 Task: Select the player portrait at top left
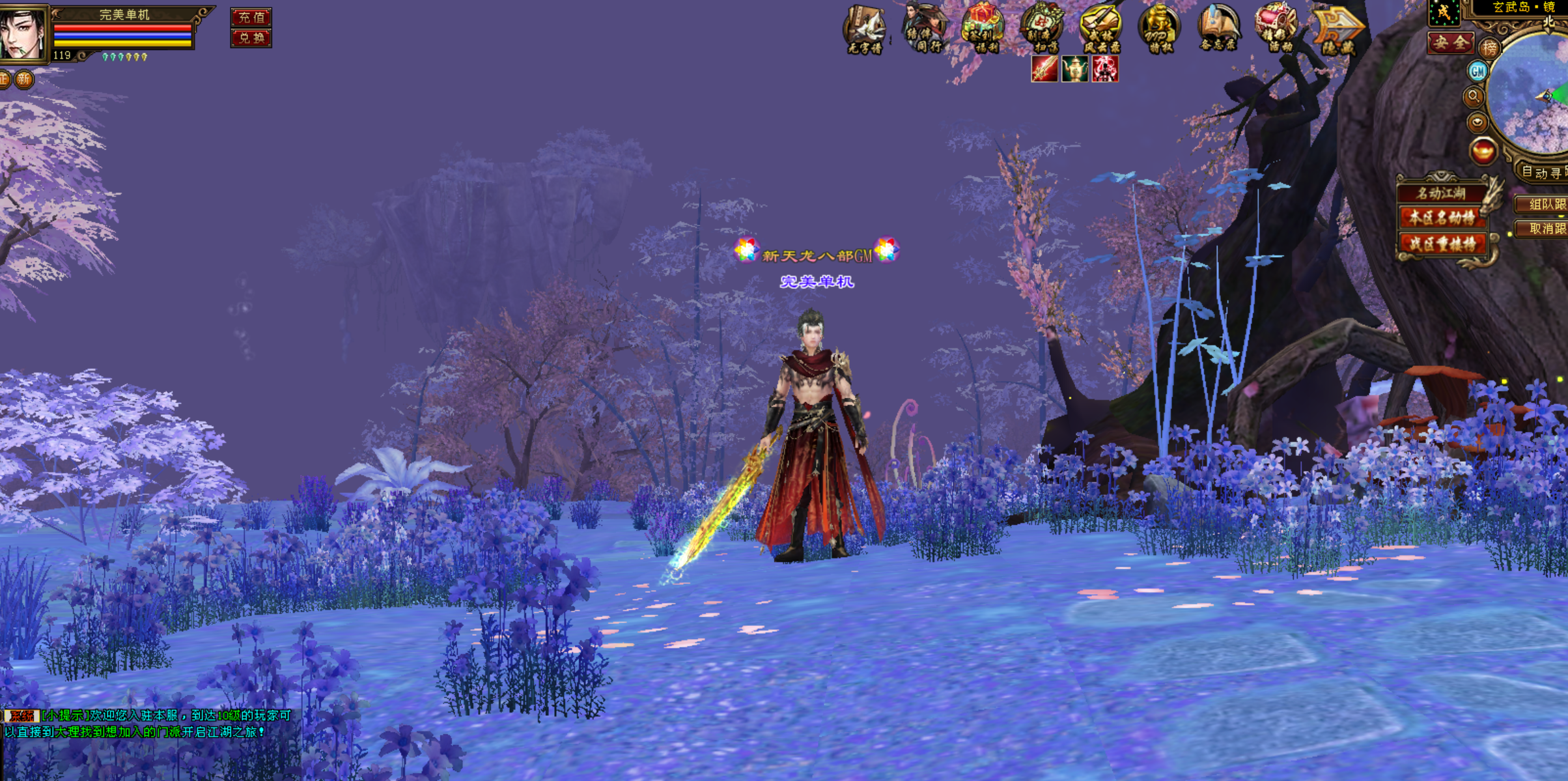(23, 33)
